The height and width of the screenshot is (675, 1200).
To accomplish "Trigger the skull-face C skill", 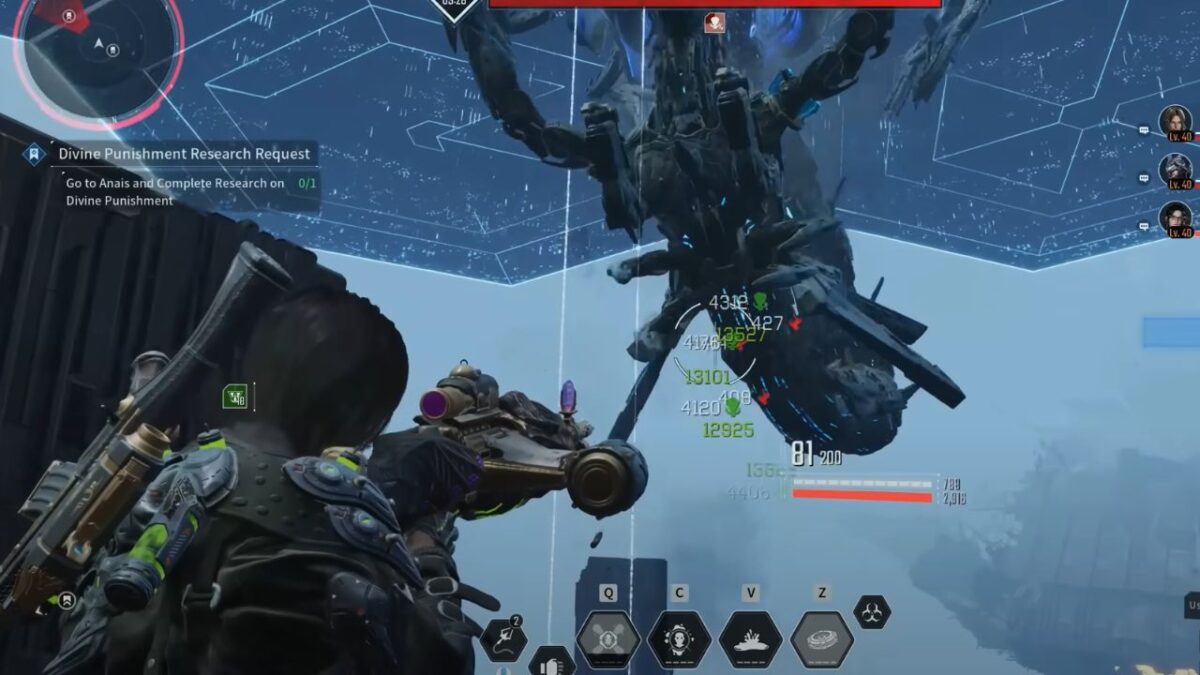I will point(679,639).
